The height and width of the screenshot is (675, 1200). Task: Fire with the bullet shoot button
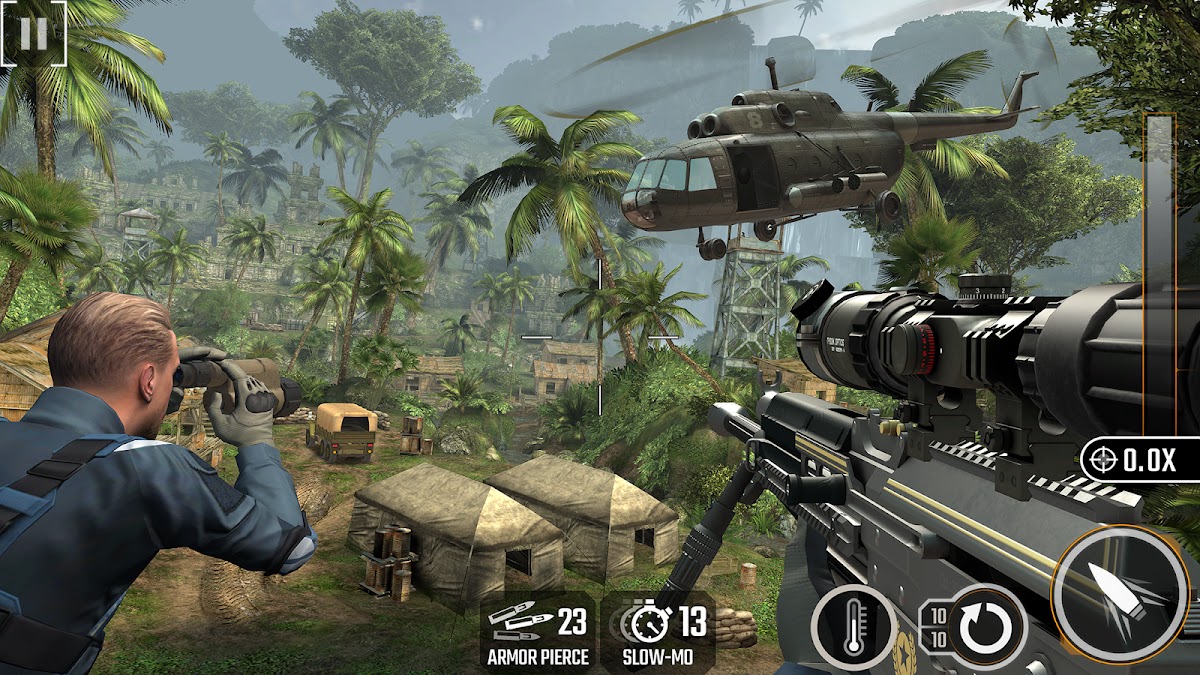[1117, 596]
